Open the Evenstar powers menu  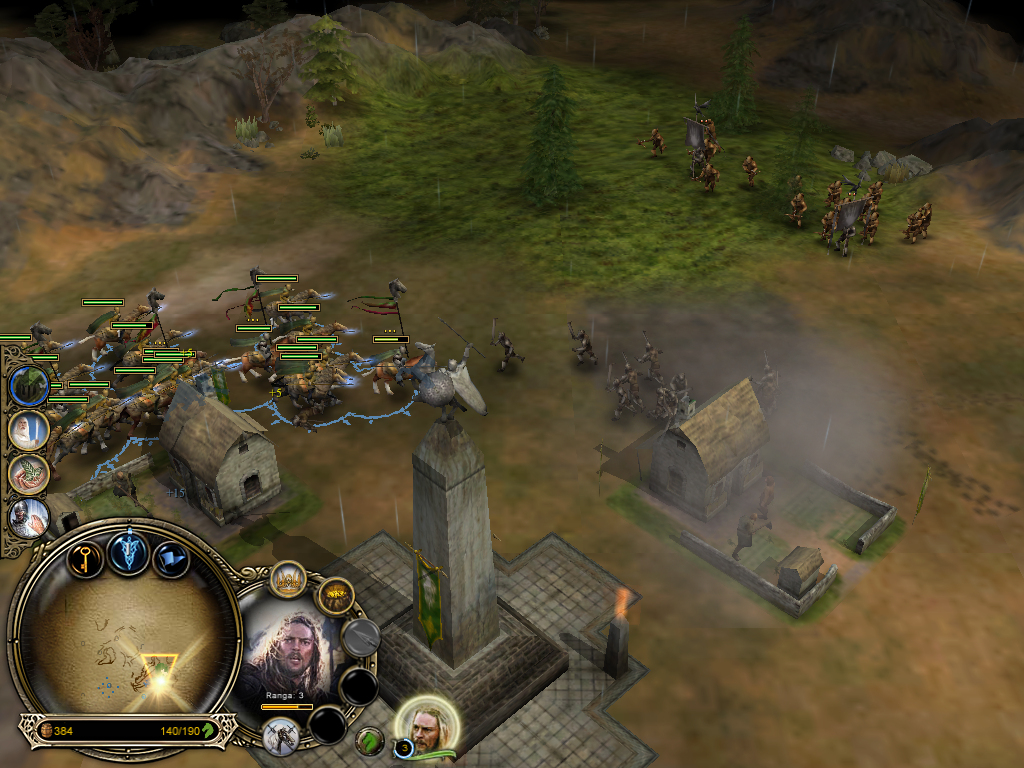coord(129,553)
